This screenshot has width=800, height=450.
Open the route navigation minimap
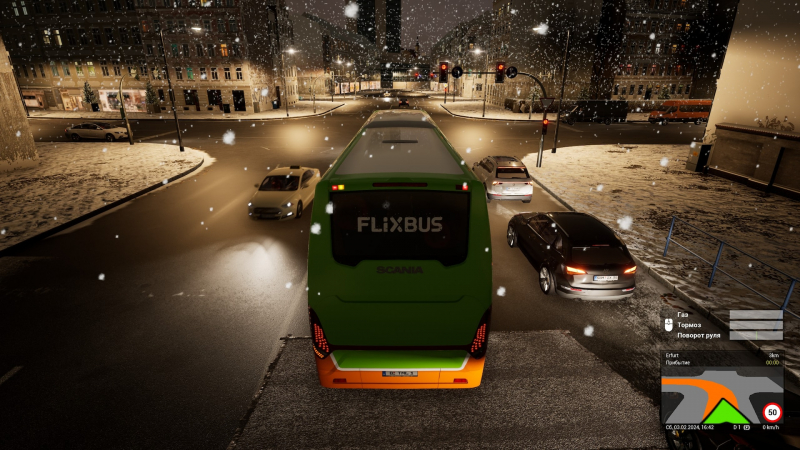(x=710, y=396)
